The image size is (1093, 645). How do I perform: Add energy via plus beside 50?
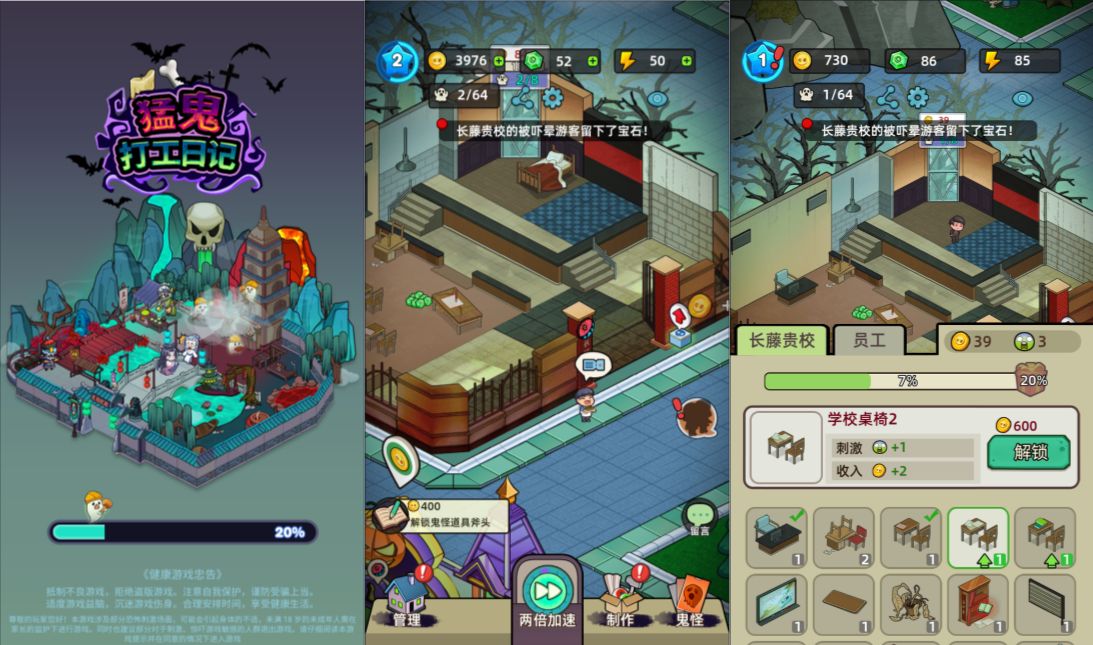click(x=687, y=61)
